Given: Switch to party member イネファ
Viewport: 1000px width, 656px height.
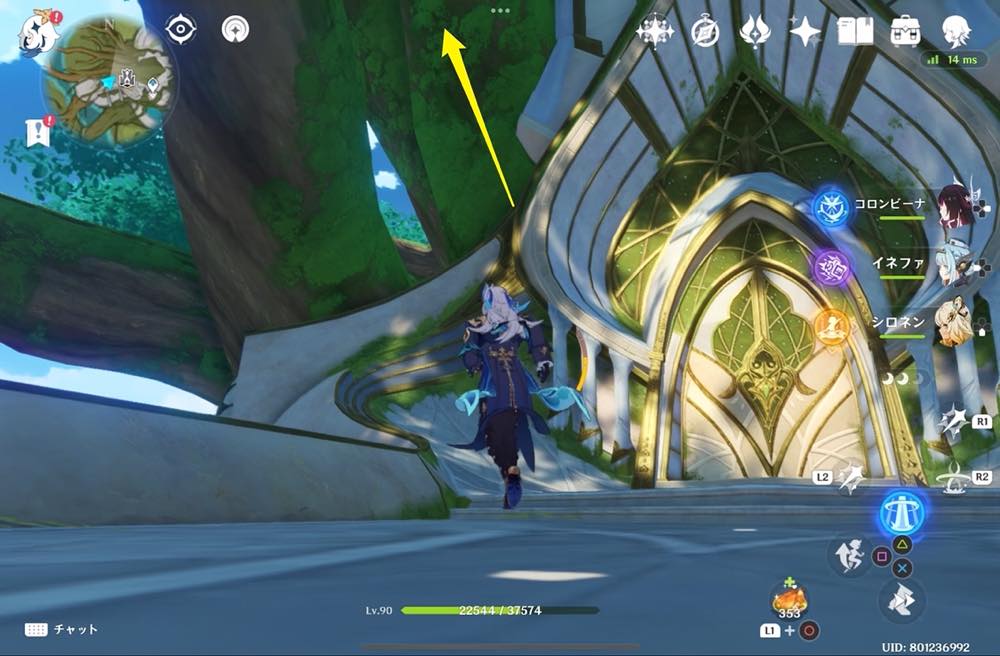Looking at the screenshot, I should coord(955,264).
